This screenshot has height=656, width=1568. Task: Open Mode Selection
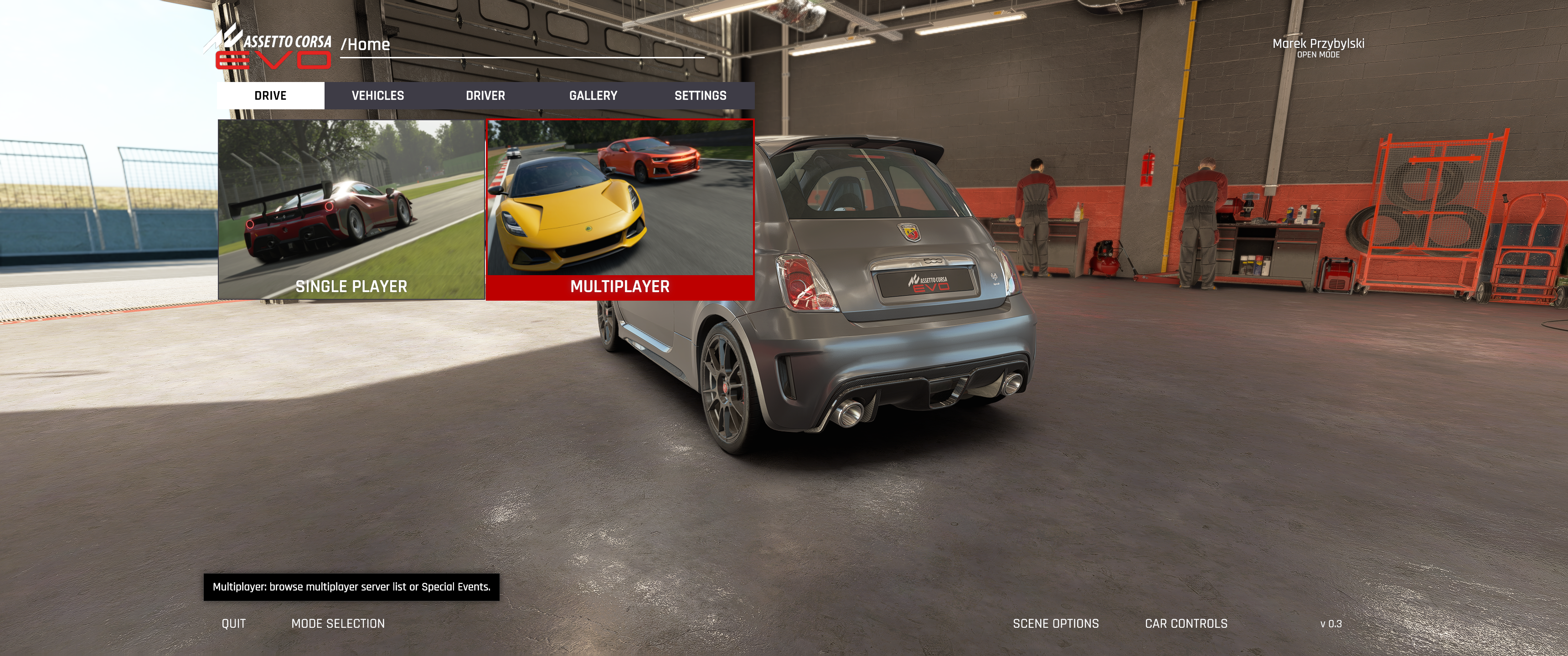(x=338, y=624)
